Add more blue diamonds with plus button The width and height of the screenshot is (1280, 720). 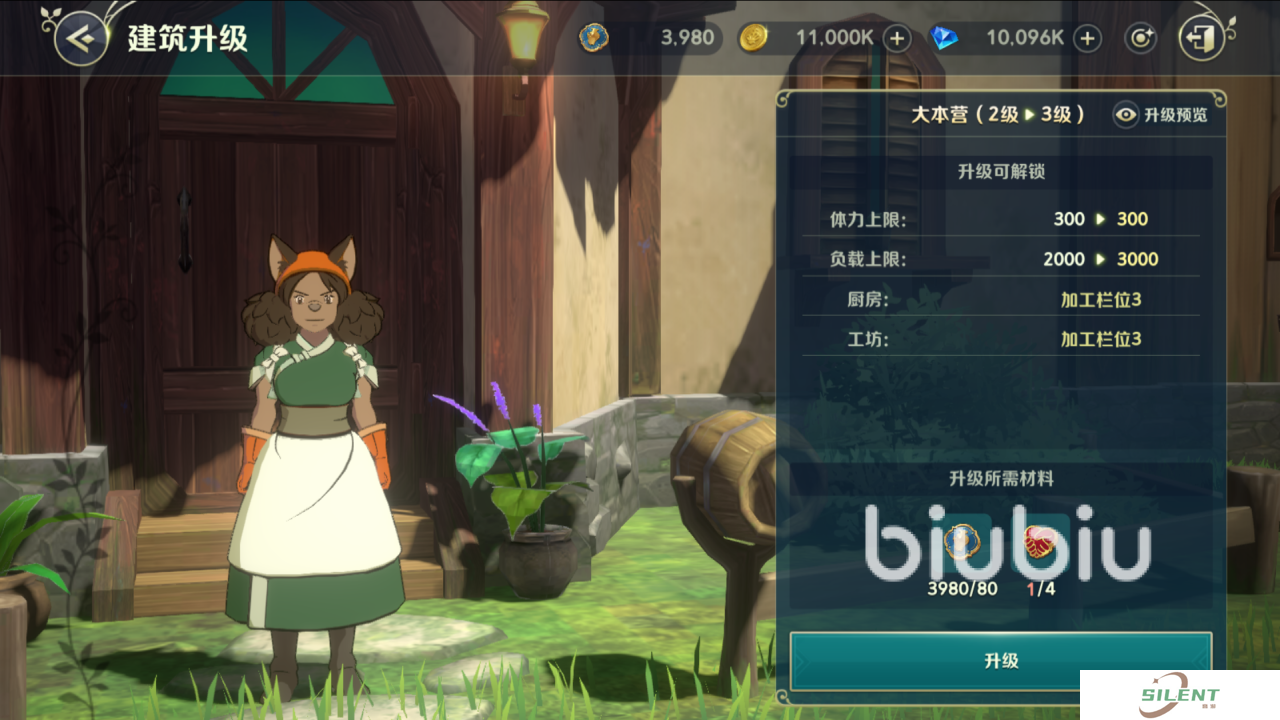[1087, 39]
